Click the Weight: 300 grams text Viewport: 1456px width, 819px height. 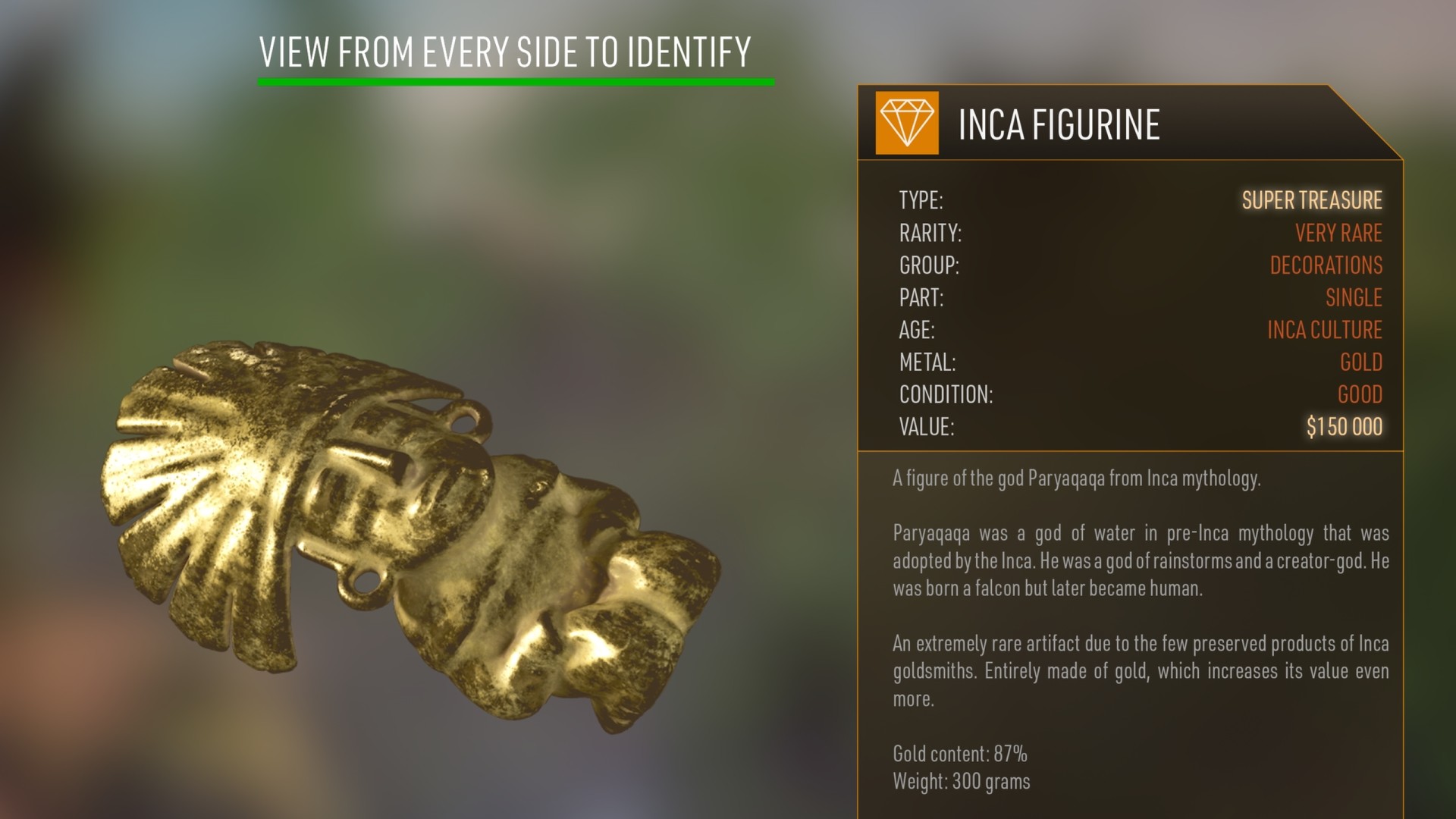(961, 781)
